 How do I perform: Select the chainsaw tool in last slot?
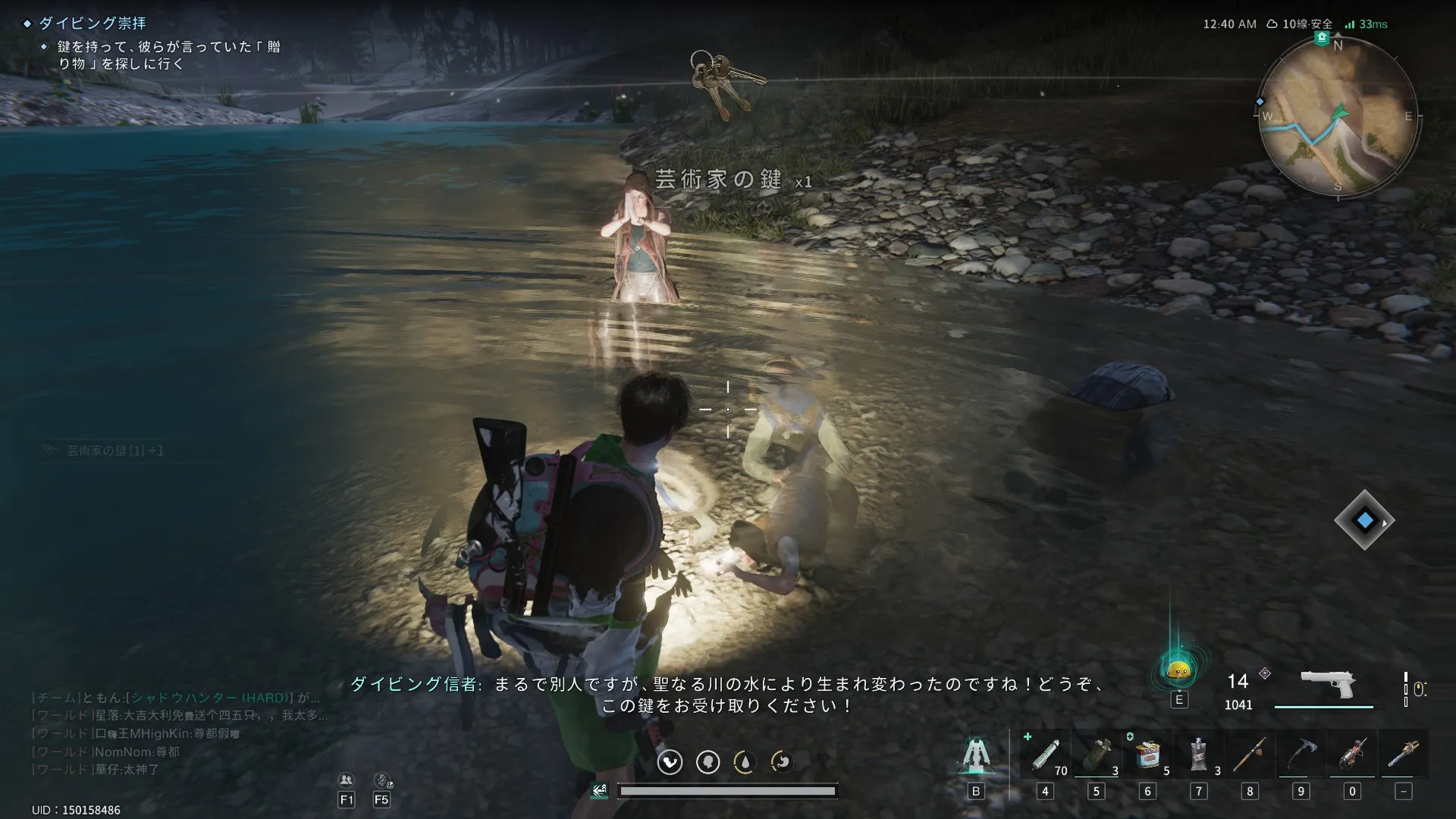(x=1403, y=755)
